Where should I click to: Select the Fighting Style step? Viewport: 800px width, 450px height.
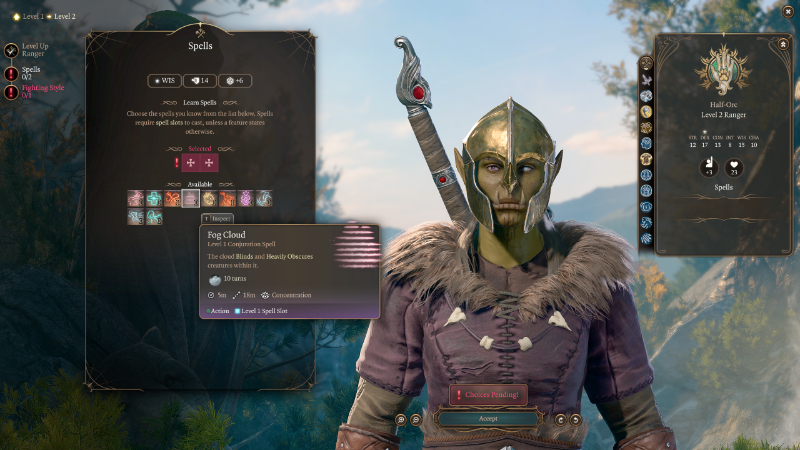pos(35,91)
